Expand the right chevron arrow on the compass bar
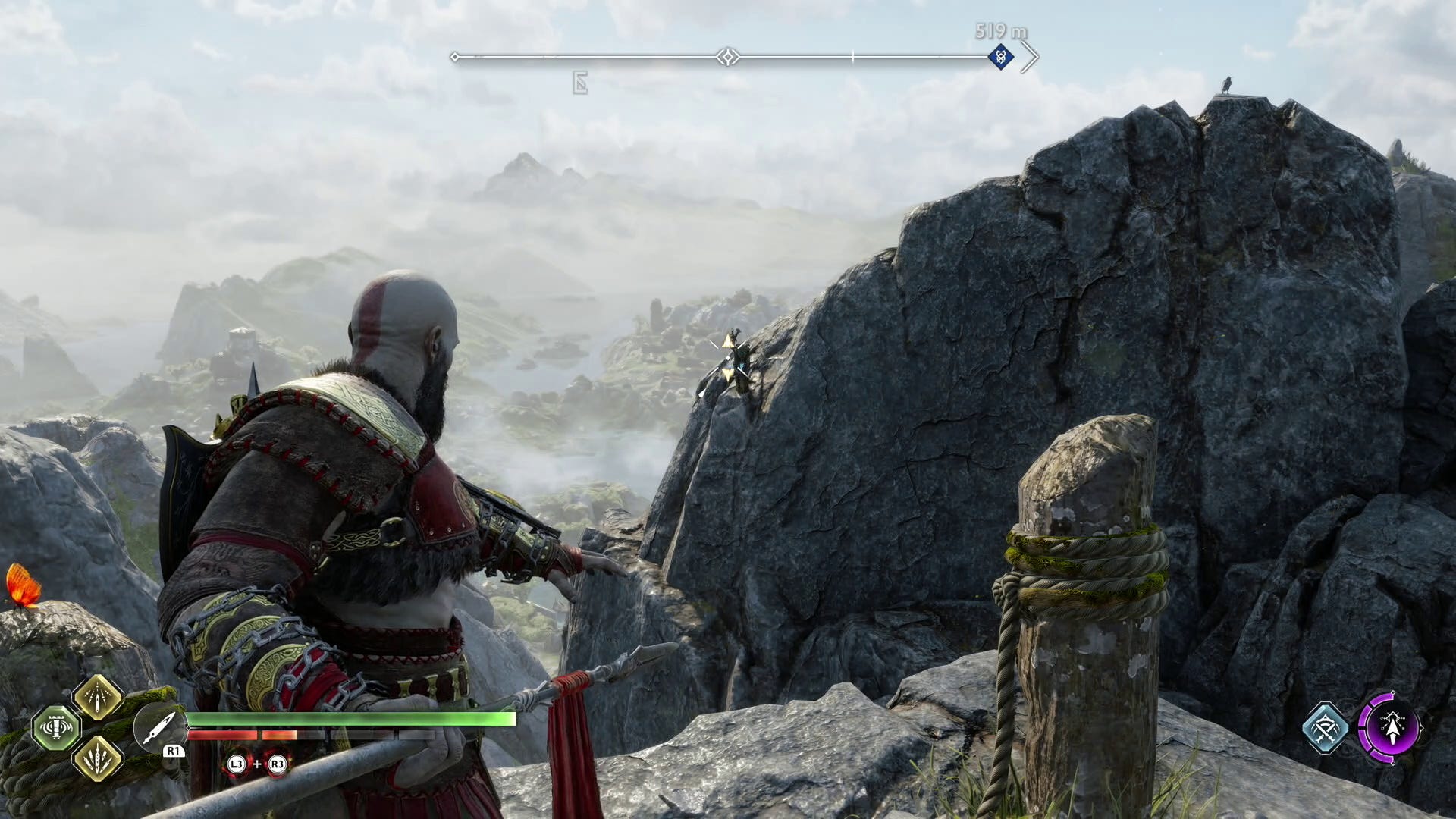1456x819 pixels. (x=1031, y=55)
